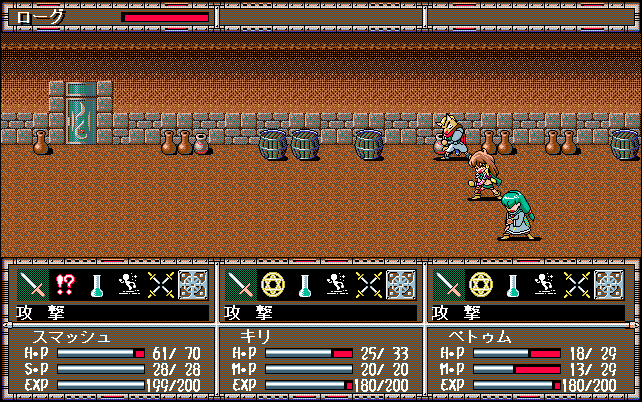642x402 pixels.
Task: Select Kiri's sword attack command
Action: pos(241,285)
